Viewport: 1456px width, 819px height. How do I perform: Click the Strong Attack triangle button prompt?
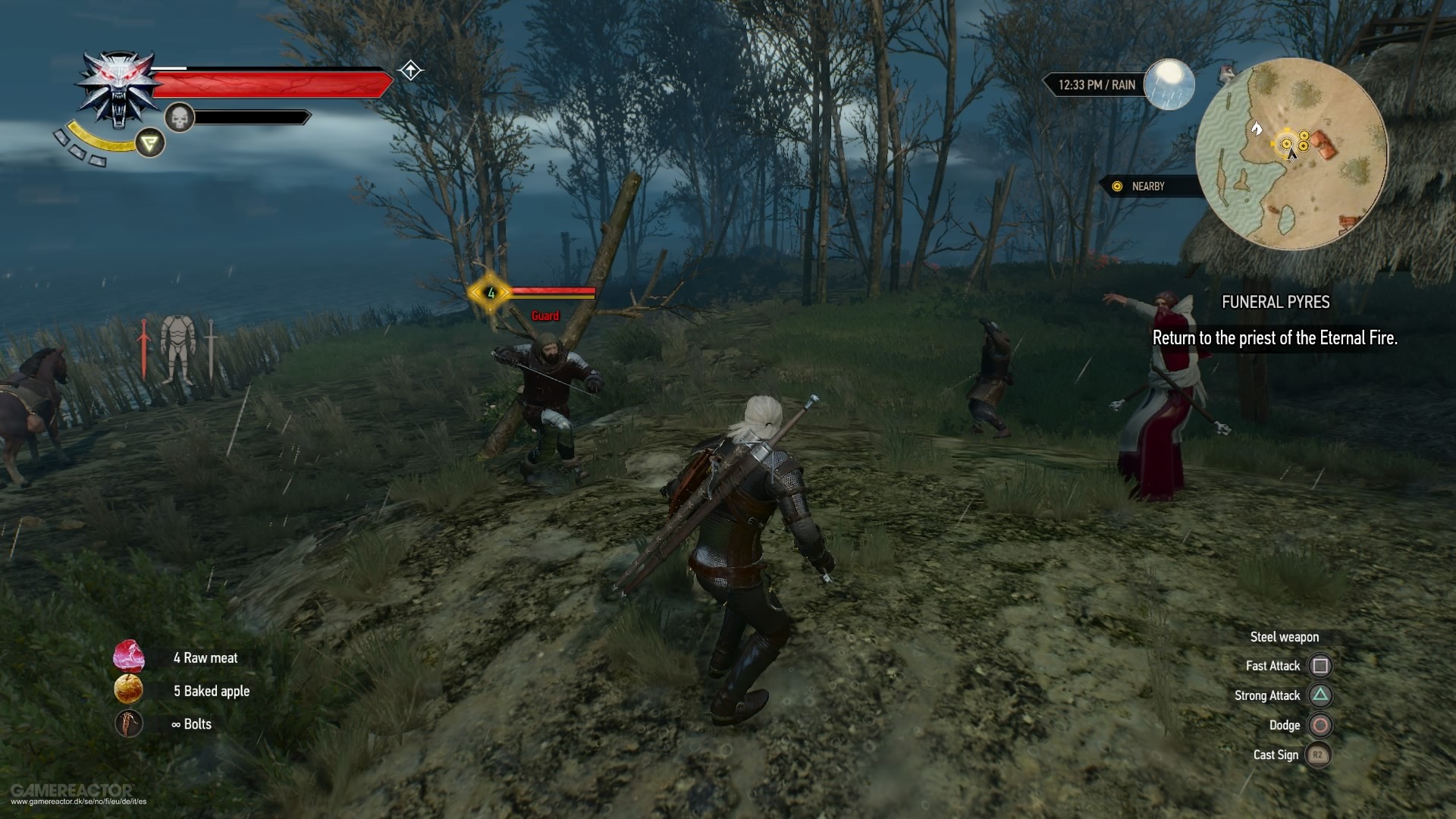pyautogui.click(x=1321, y=695)
